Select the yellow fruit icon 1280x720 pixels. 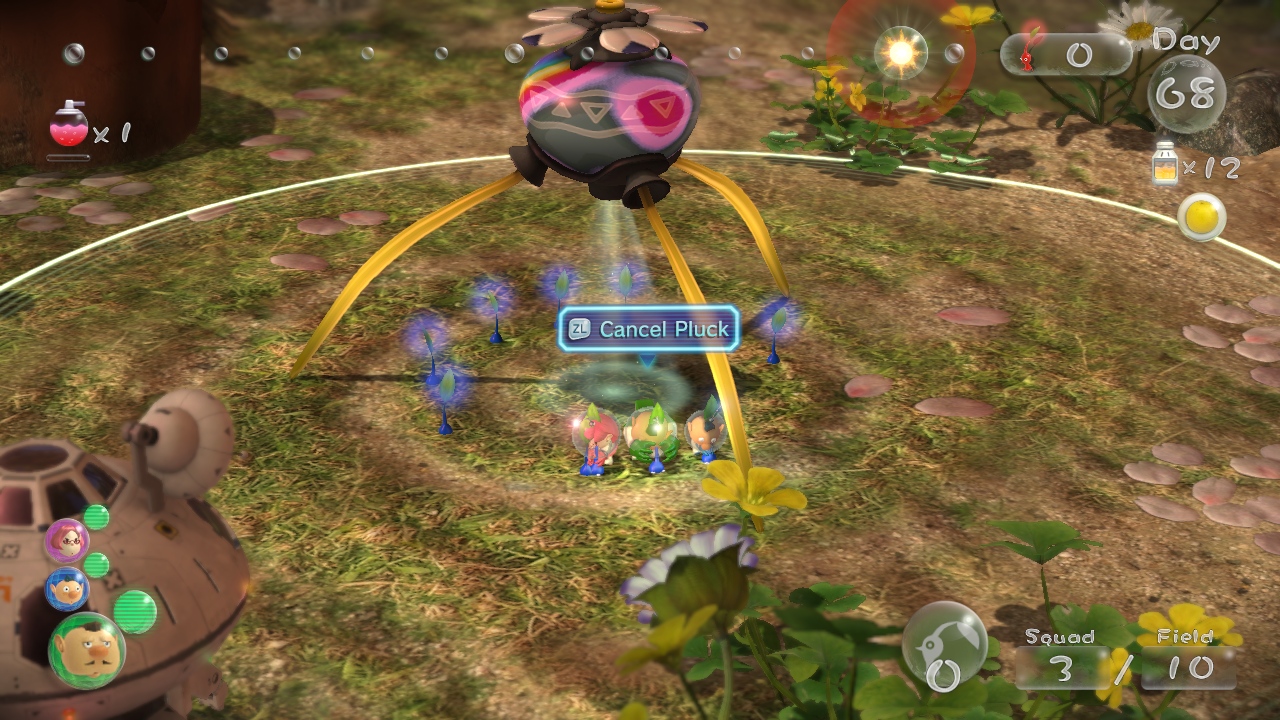(x=1200, y=216)
